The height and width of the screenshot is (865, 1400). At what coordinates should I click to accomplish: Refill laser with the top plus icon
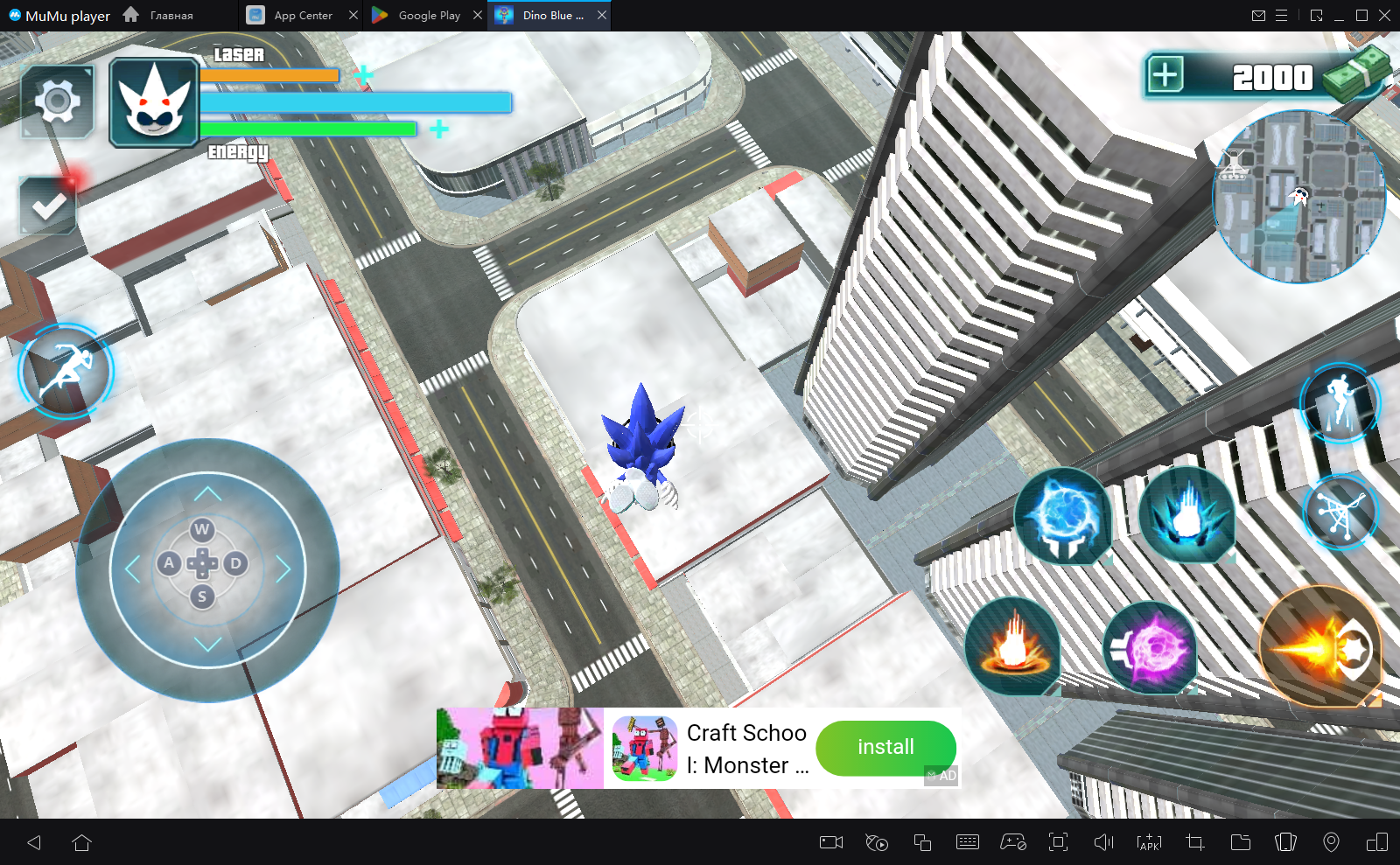coord(363,75)
